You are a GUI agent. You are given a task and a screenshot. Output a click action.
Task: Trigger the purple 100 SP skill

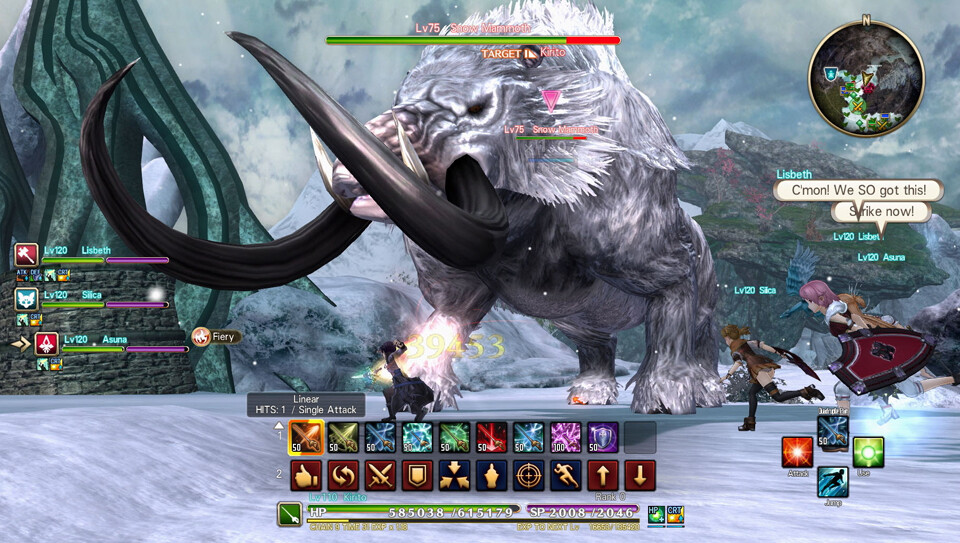[565, 438]
